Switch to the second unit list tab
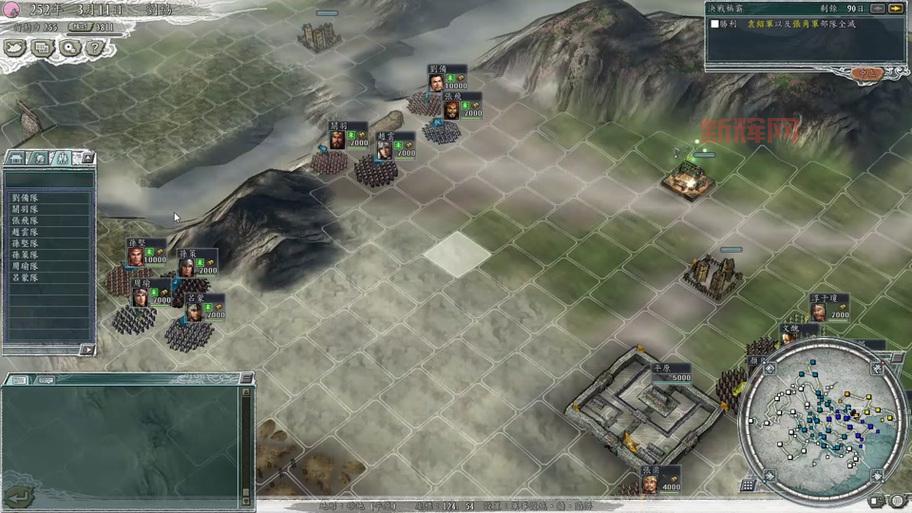This screenshot has width=912, height=513. 40,158
